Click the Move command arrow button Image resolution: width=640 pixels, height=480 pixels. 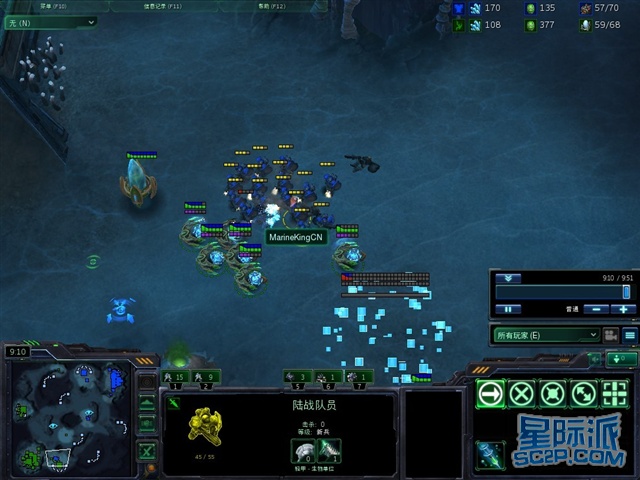point(490,393)
